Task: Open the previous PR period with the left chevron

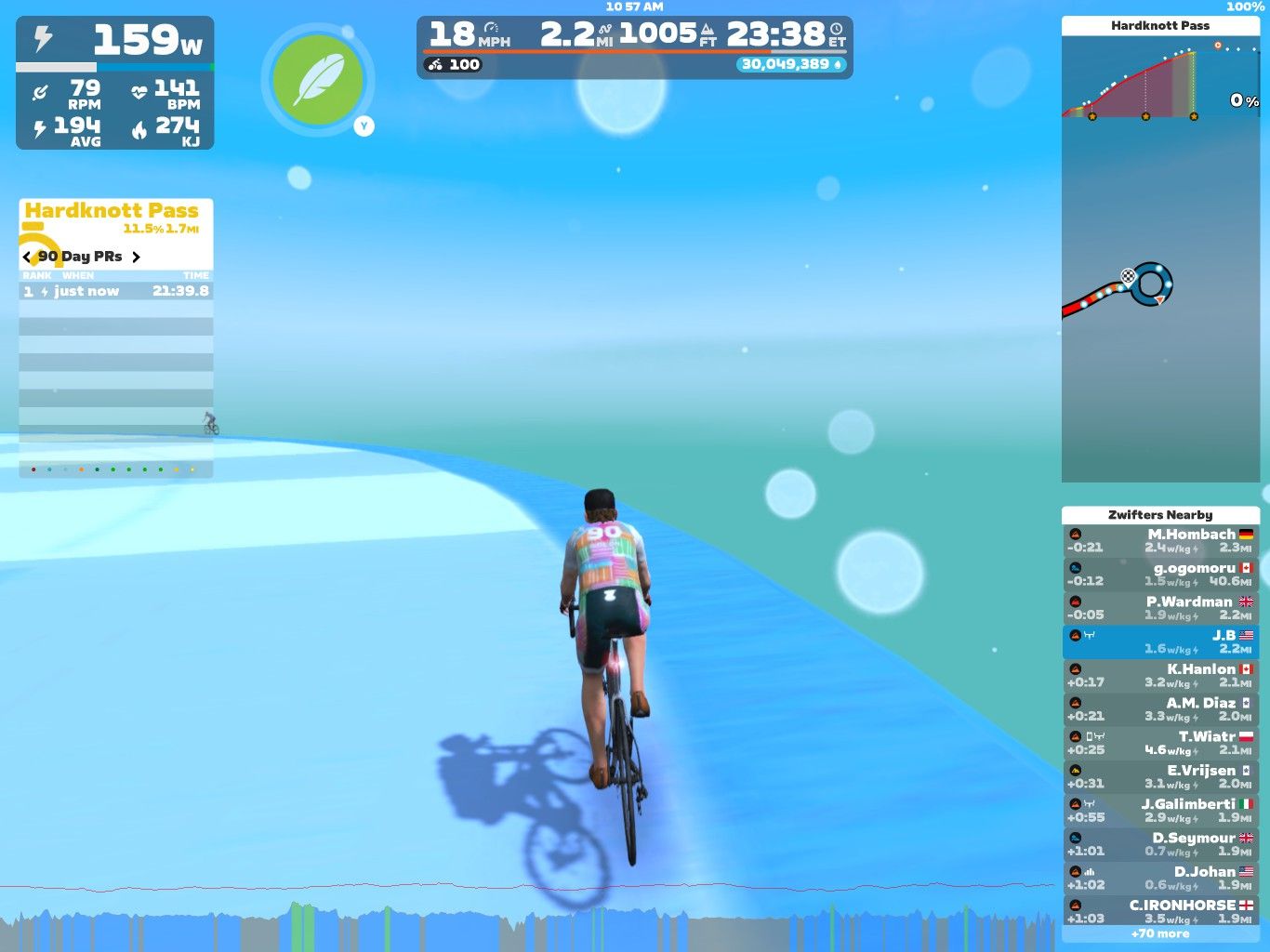Action: 26,257
